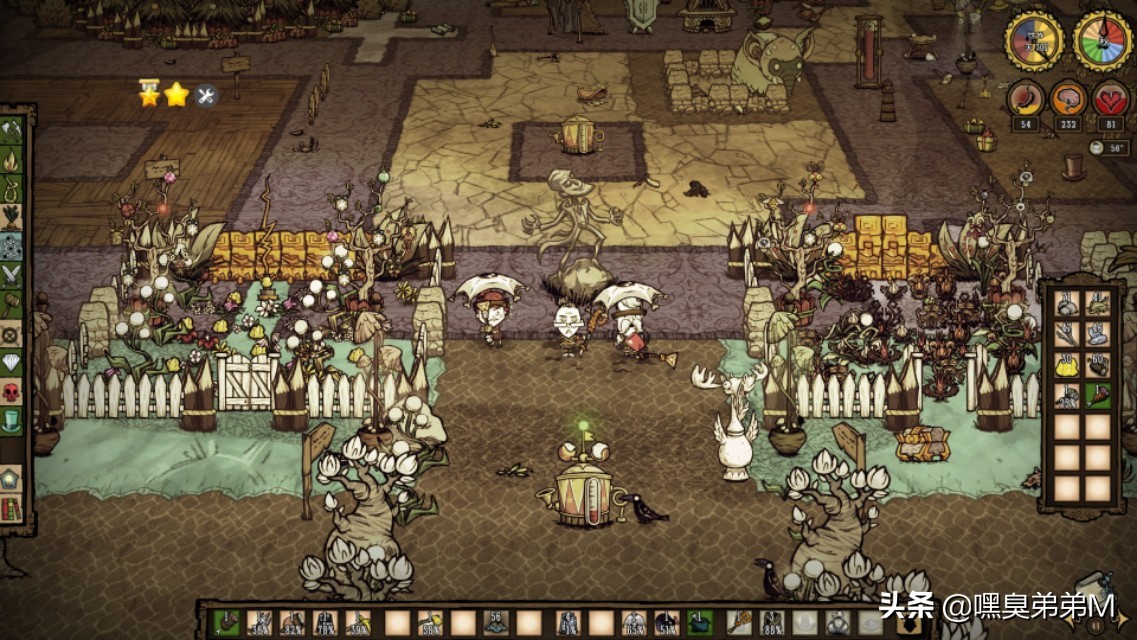The width and height of the screenshot is (1137, 640).
Task: Pick the twigs stack in the backpack
Action: click(x=1067, y=334)
